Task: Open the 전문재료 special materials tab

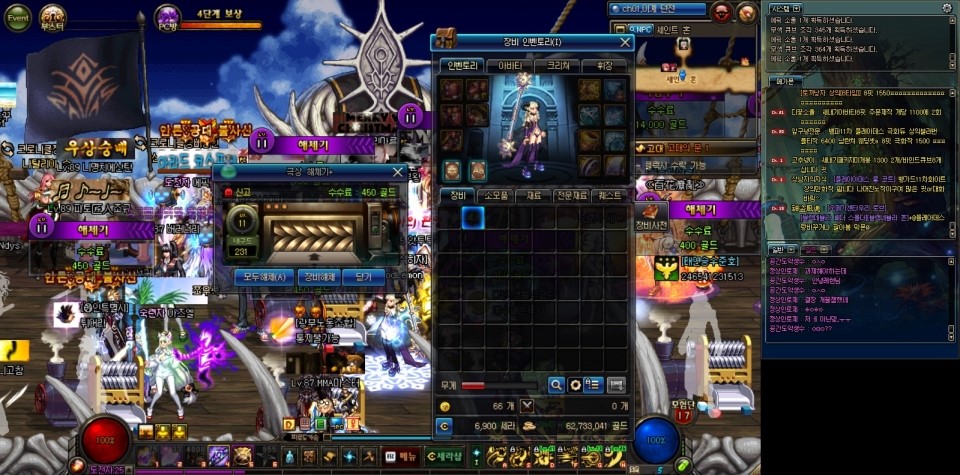Action: point(574,195)
